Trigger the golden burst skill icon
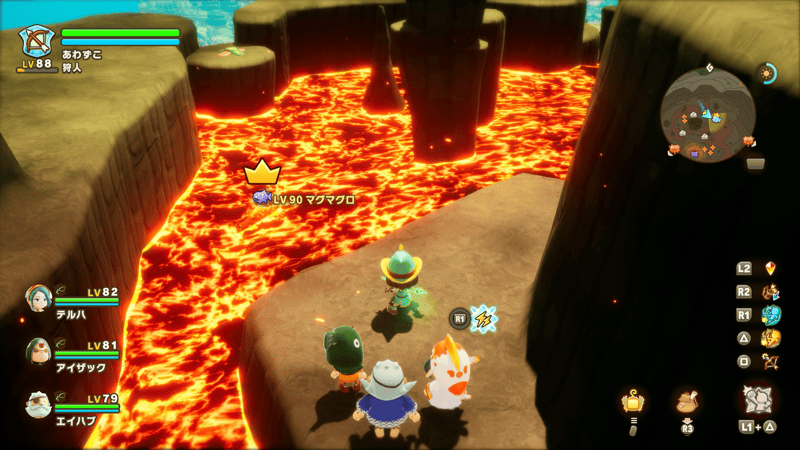This screenshot has width=800, height=450. coord(771,338)
